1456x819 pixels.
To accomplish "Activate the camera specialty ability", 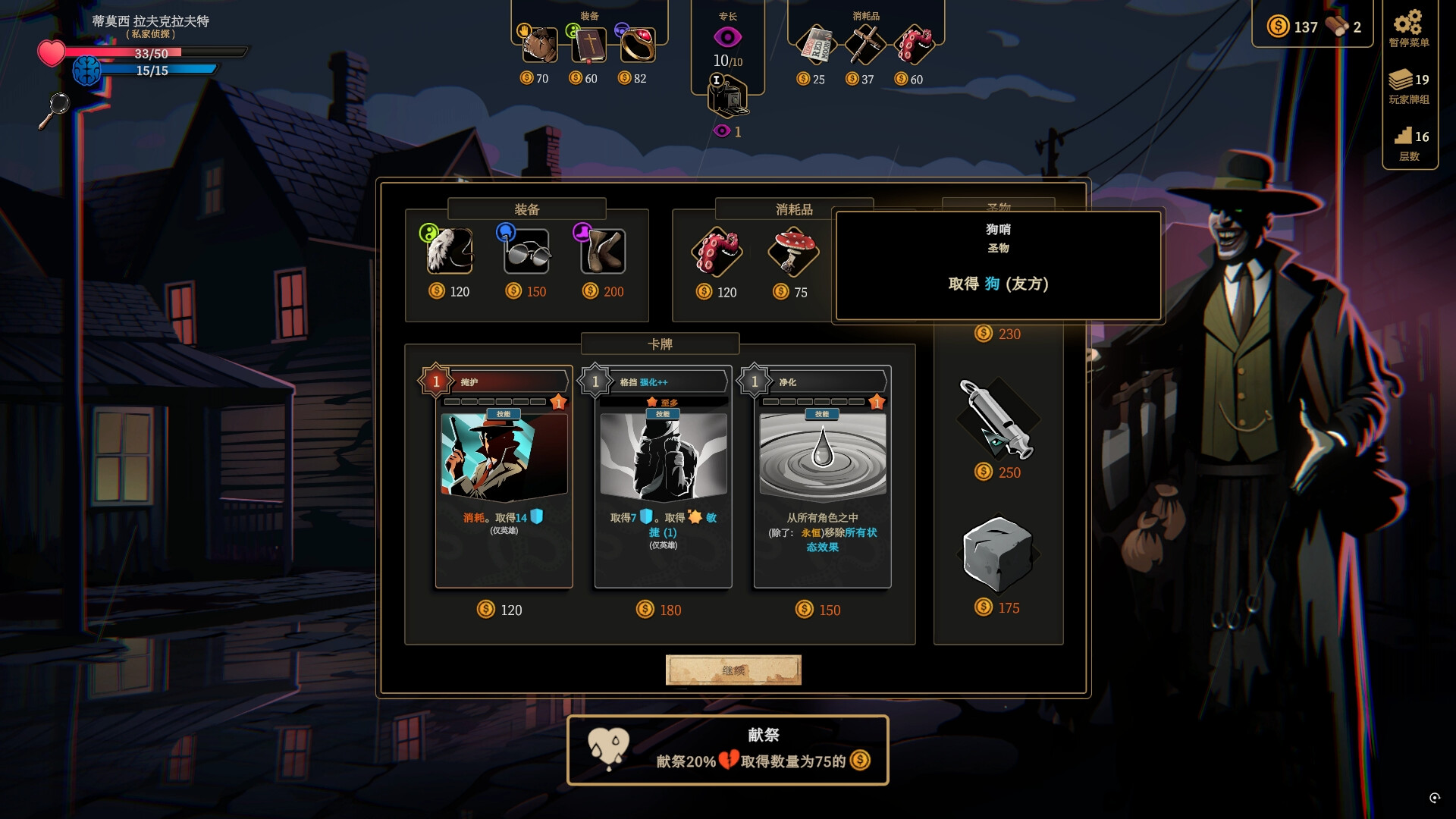I will click(x=727, y=97).
